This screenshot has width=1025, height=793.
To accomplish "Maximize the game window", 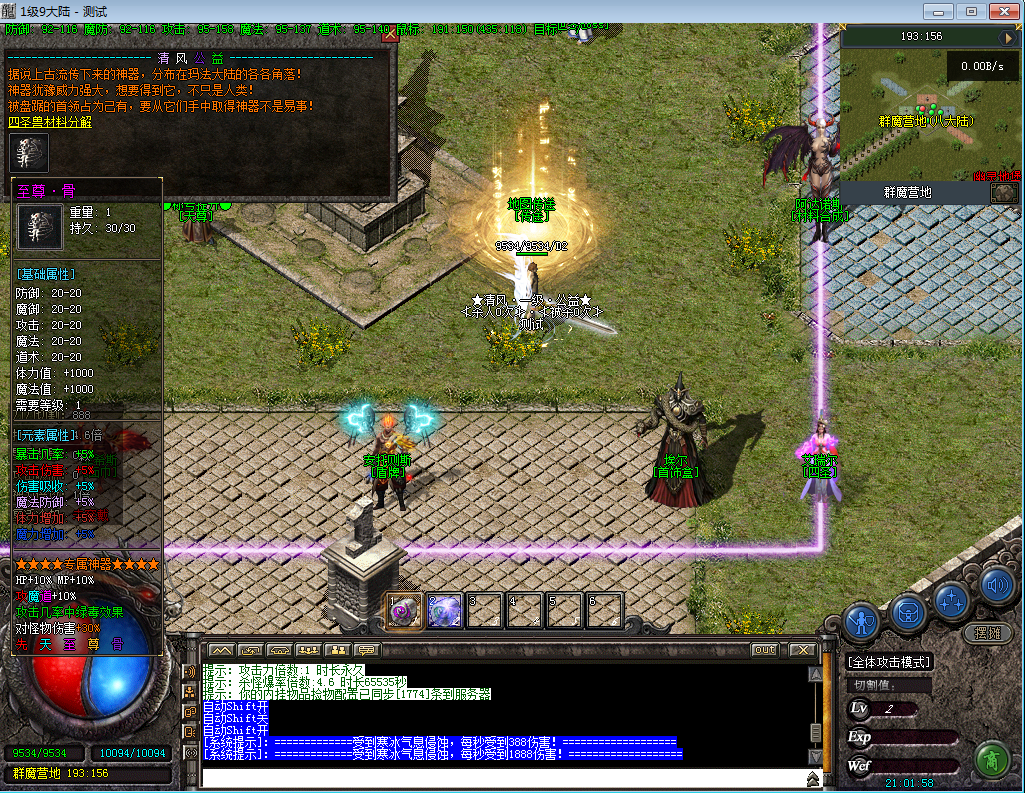I will coord(970,11).
